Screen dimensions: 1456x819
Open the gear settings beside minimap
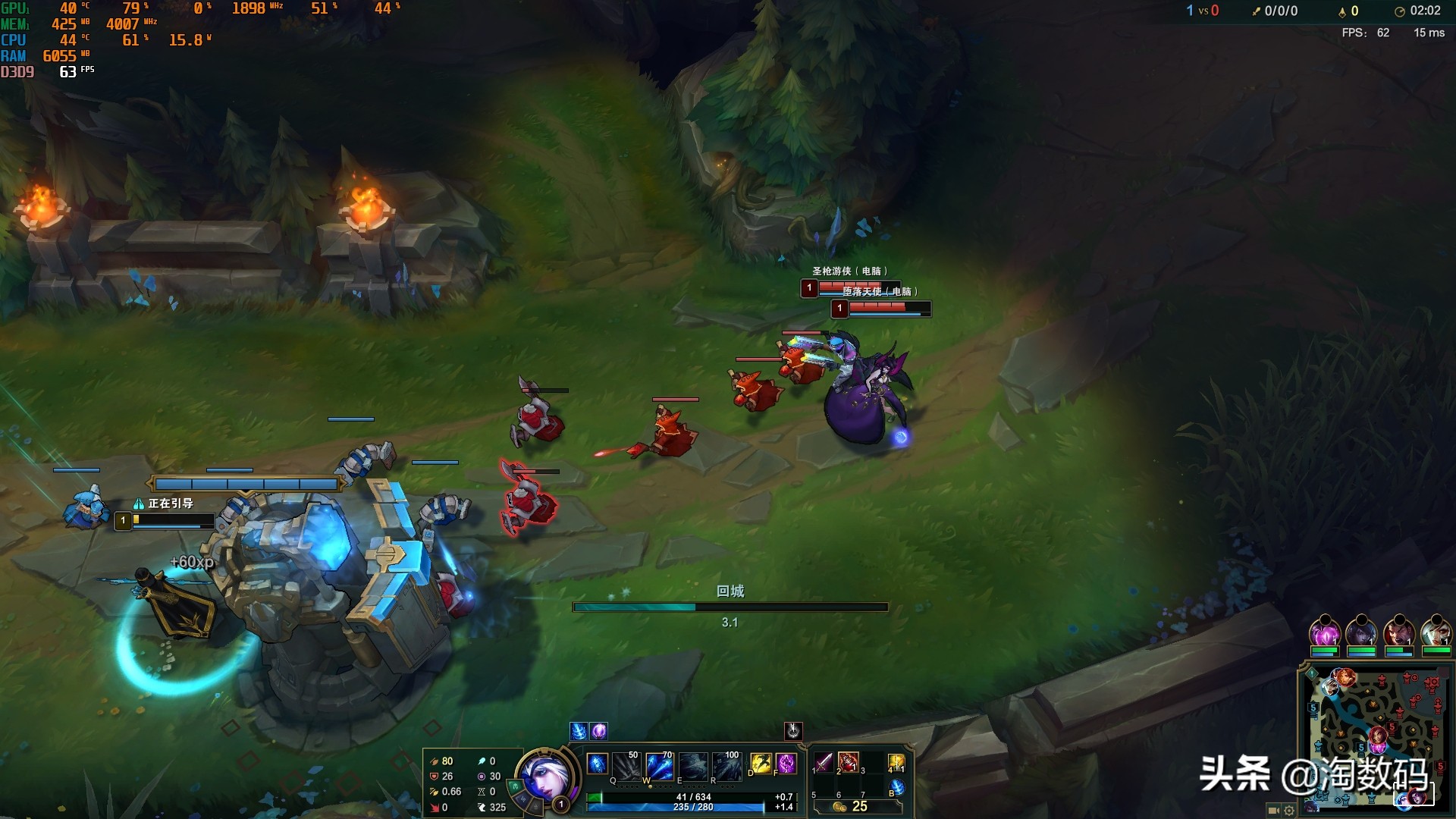point(1289,810)
